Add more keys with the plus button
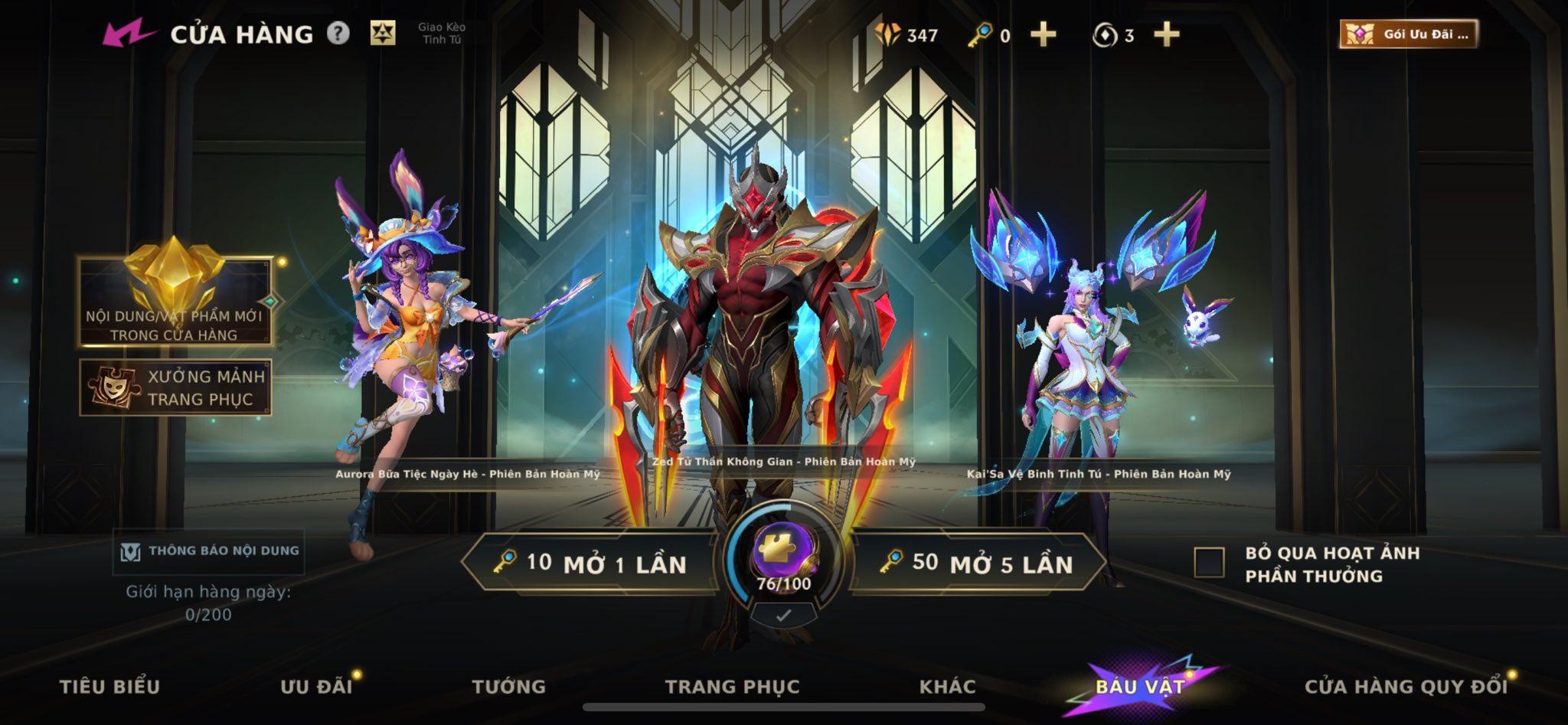The image size is (1568, 725). tap(1043, 34)
